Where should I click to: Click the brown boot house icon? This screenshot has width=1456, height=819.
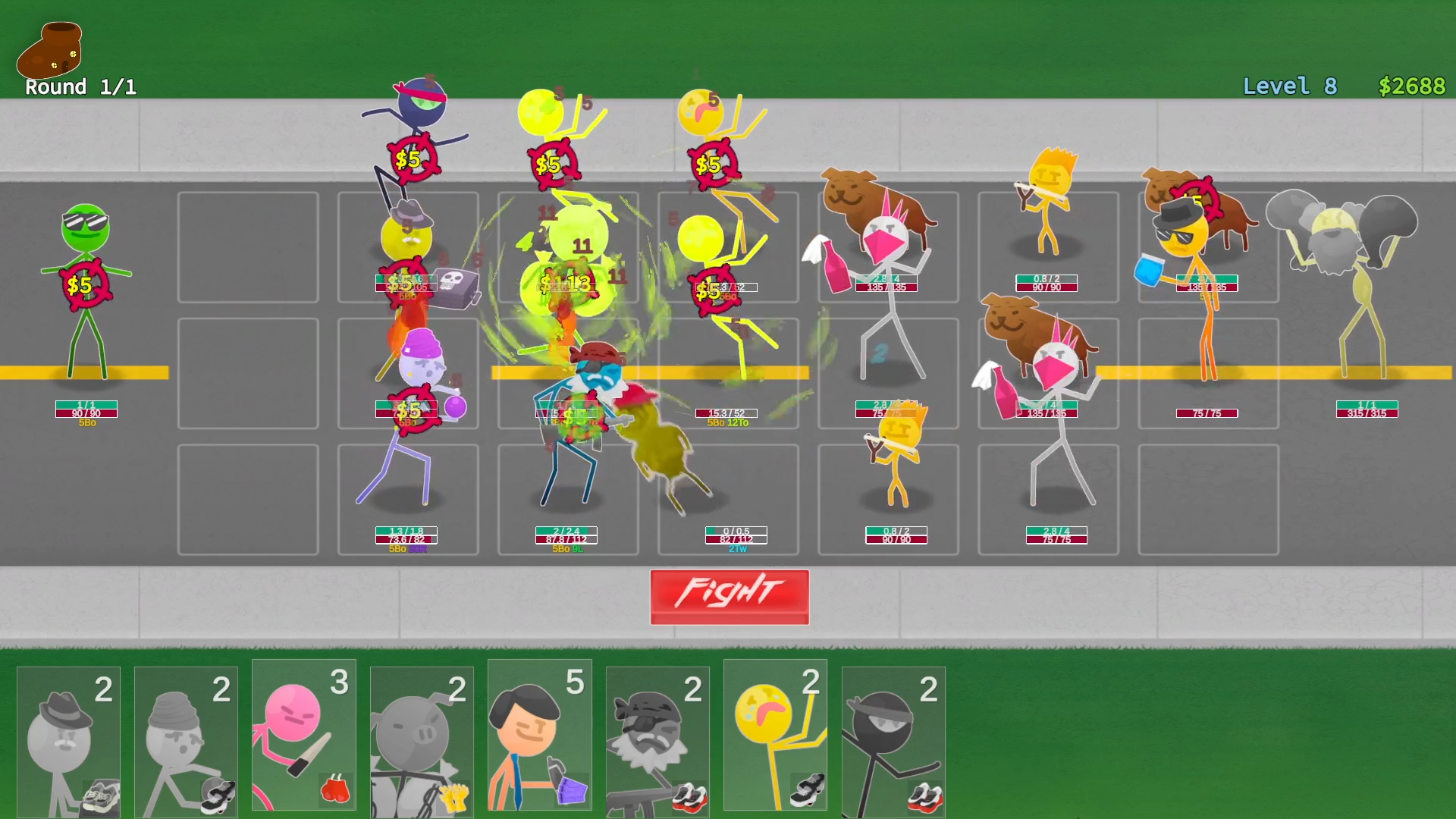pyautogui.click(x=50, y=47)
